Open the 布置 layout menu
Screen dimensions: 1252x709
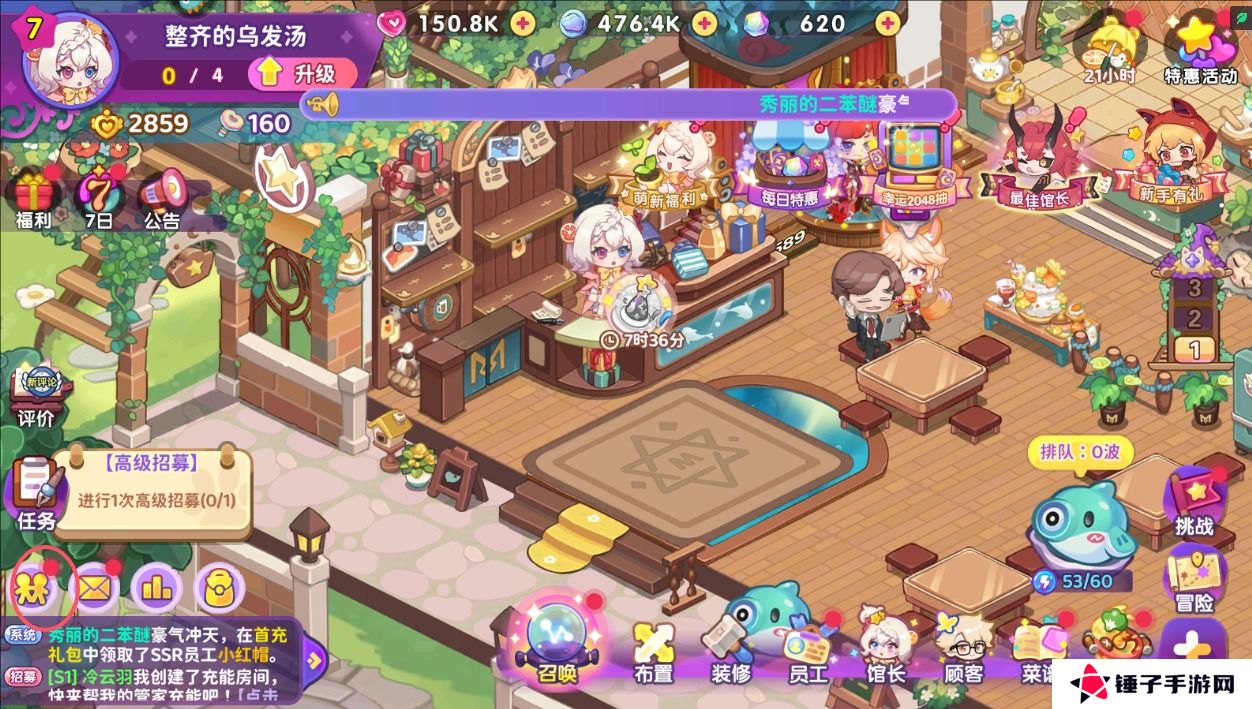point(653,650)
